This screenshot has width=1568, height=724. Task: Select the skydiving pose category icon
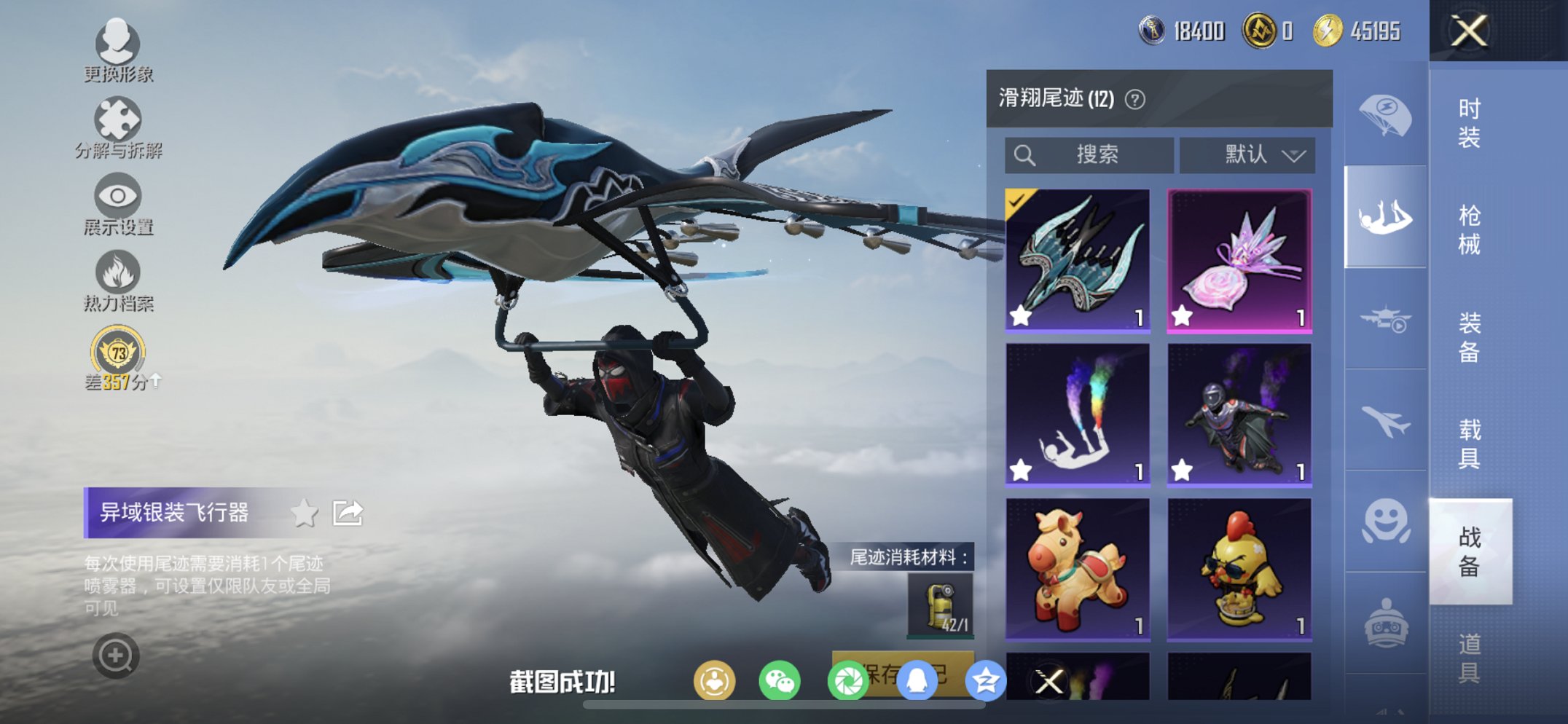pos(1385,216)
